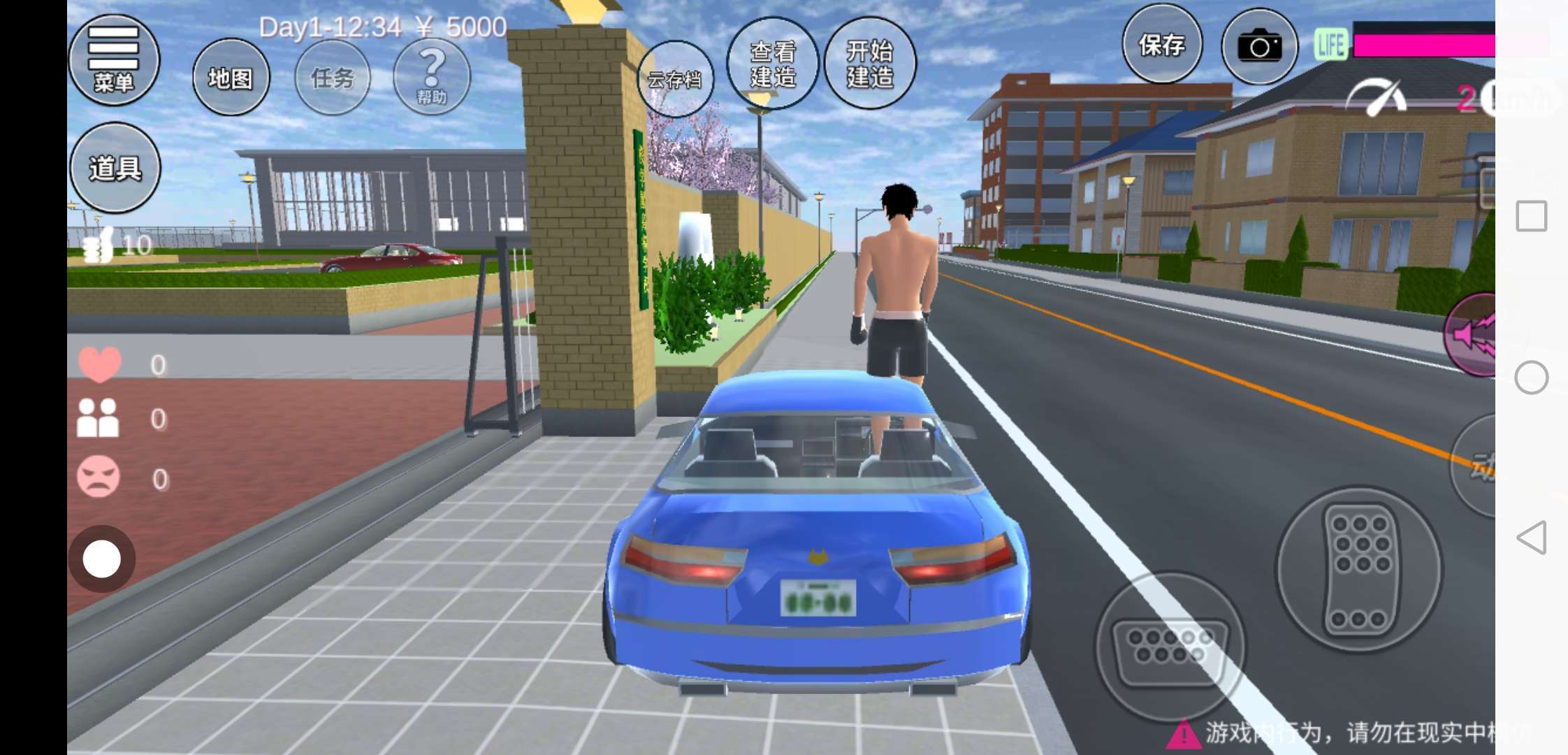Tap the Android back triangle button
The width and height of the screenshot is (1568, 755).
pyautogui.click(x=1531, y=538)
